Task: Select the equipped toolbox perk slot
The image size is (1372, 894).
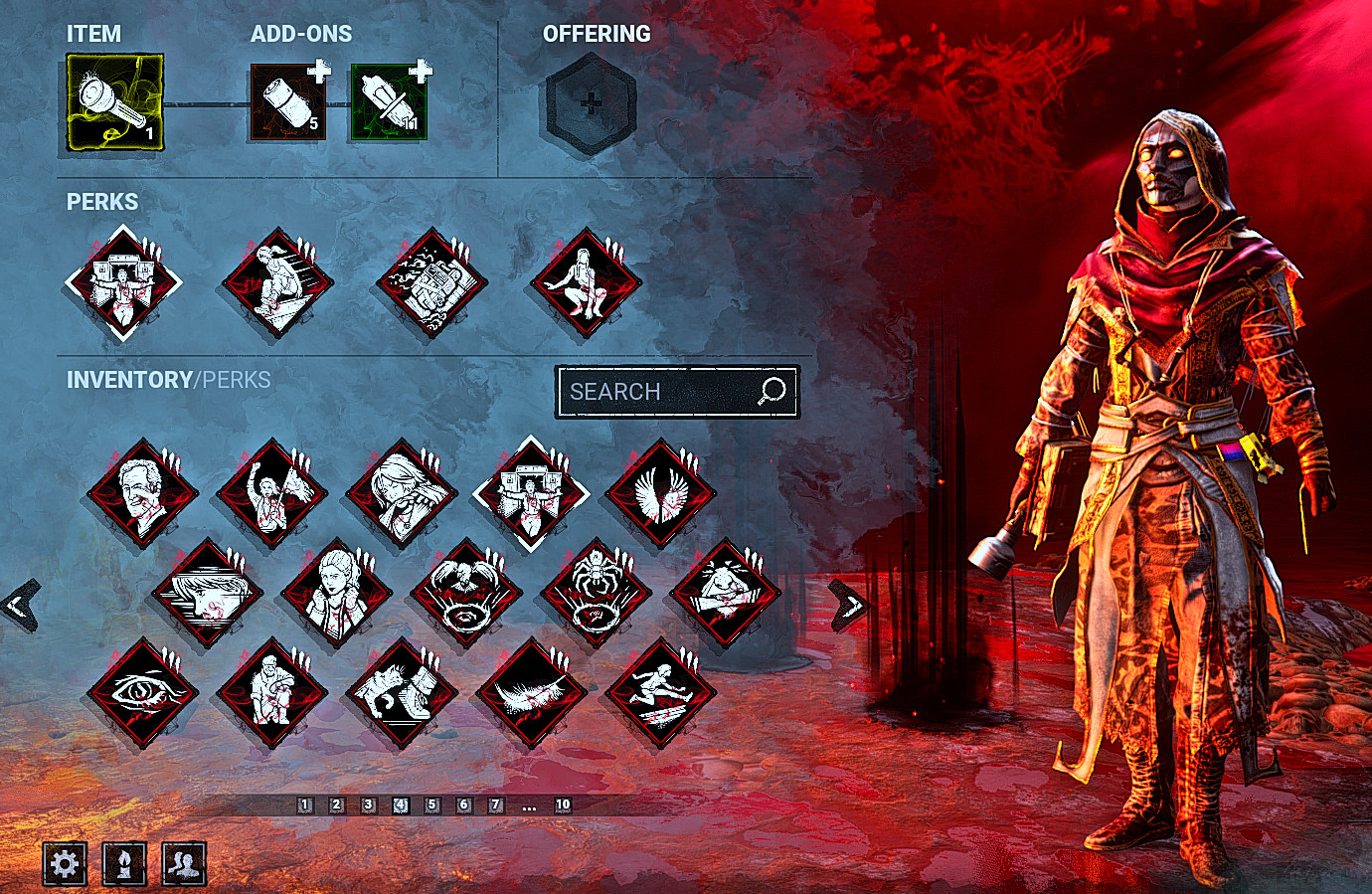Action: coord(430,282)
